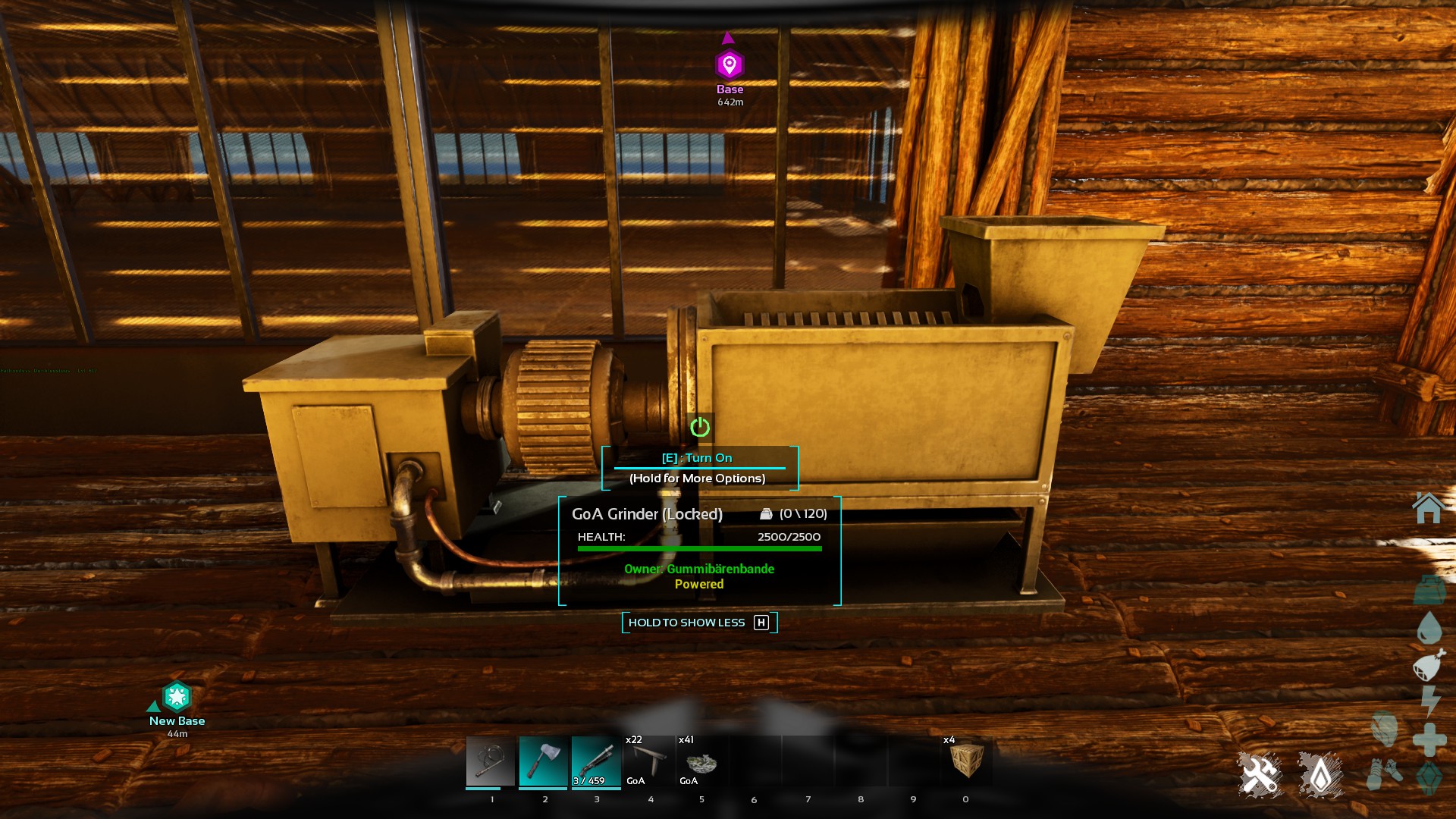1456x819 pixels.
Task: Select the wooden crate stack x4
Action: (966, 761)
